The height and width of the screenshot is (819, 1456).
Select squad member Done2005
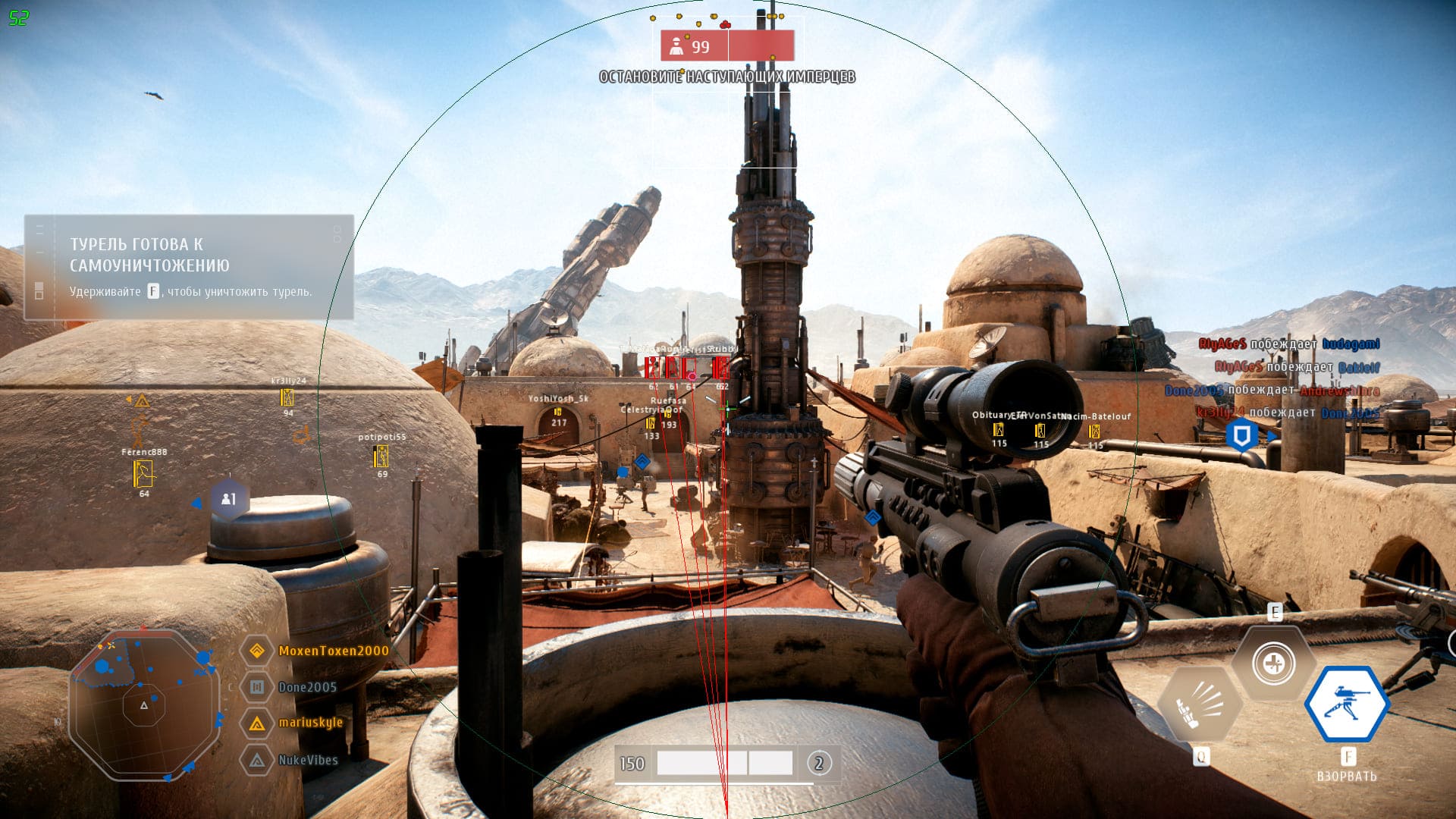(x=307, y=687)
